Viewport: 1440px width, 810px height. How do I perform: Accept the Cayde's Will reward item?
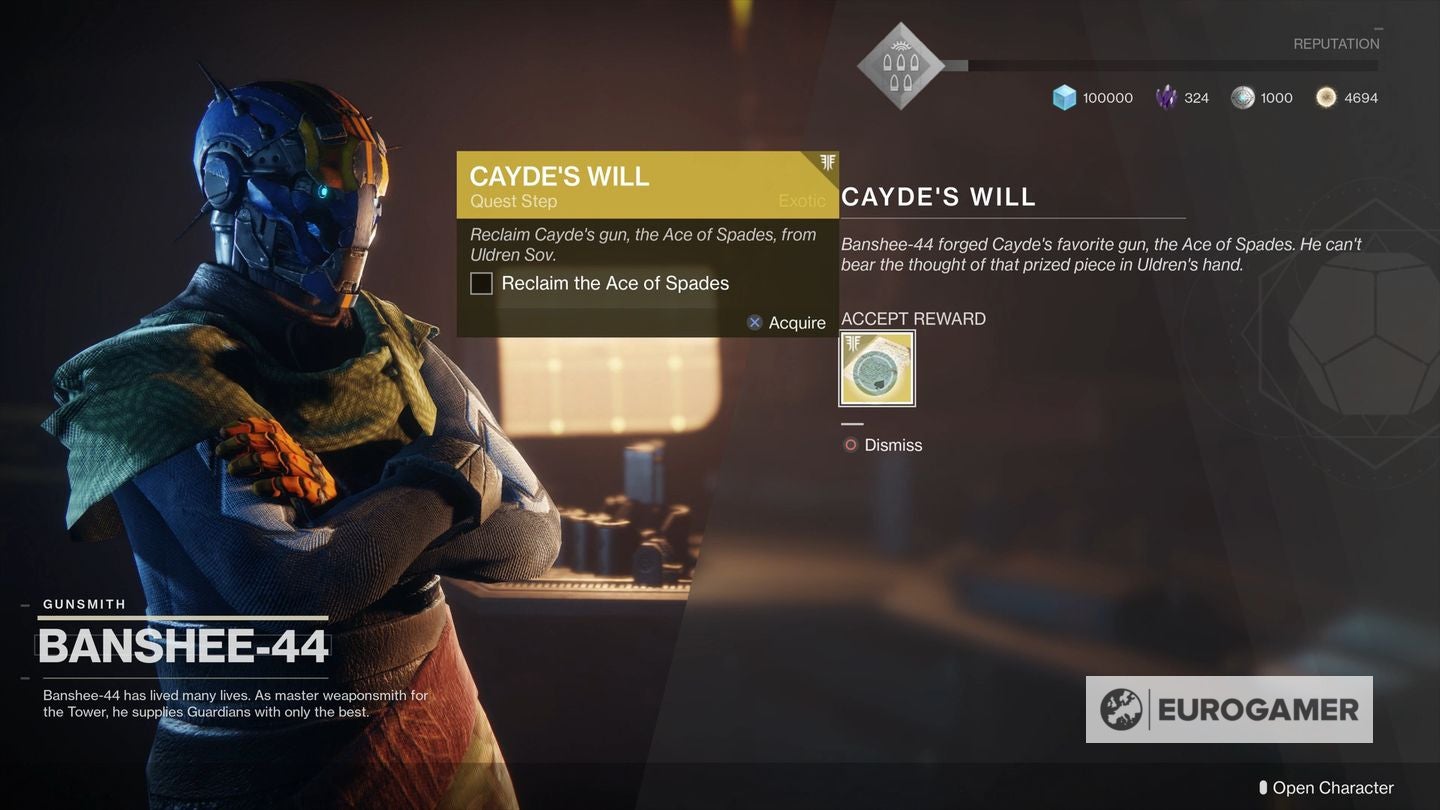point(877,369)
